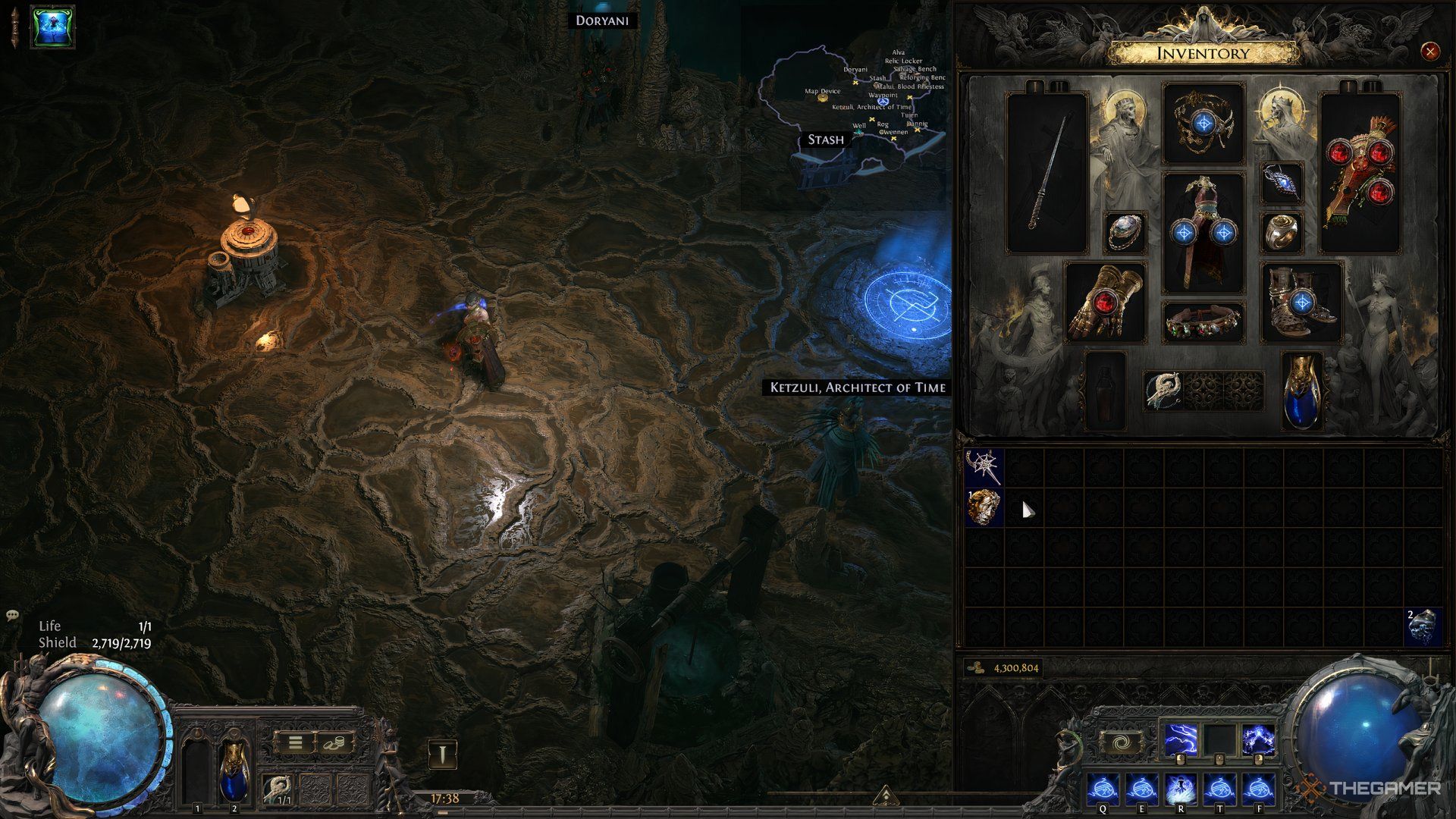Select the equipped staff weapon slot
The width and height of the screenshot is (1456, 819).
pos(1047,173)
